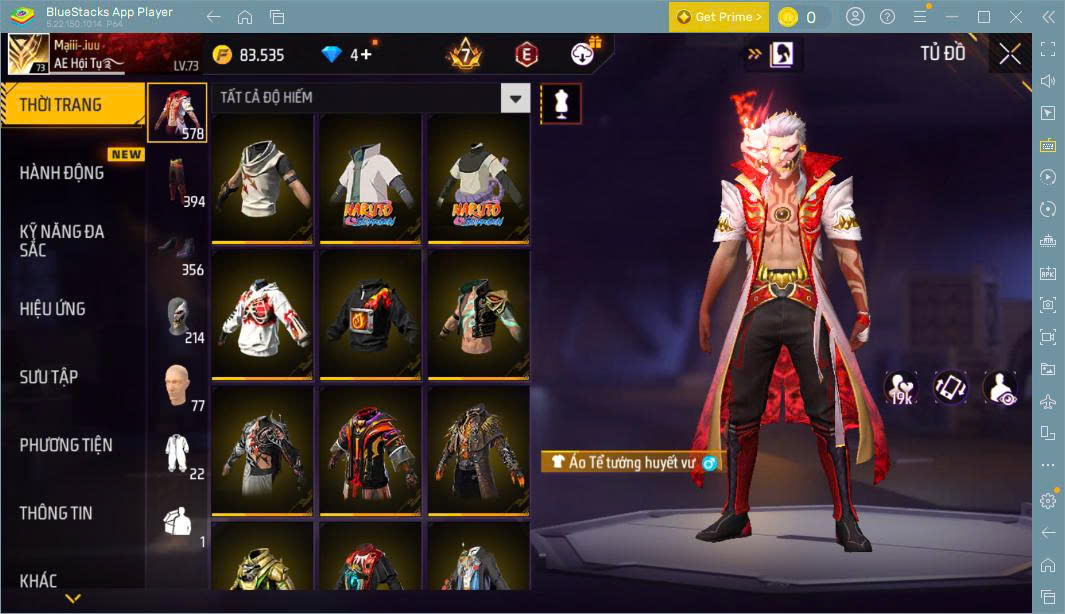
Task: Add diamonds with the plus button
Action: pos(366,55)
